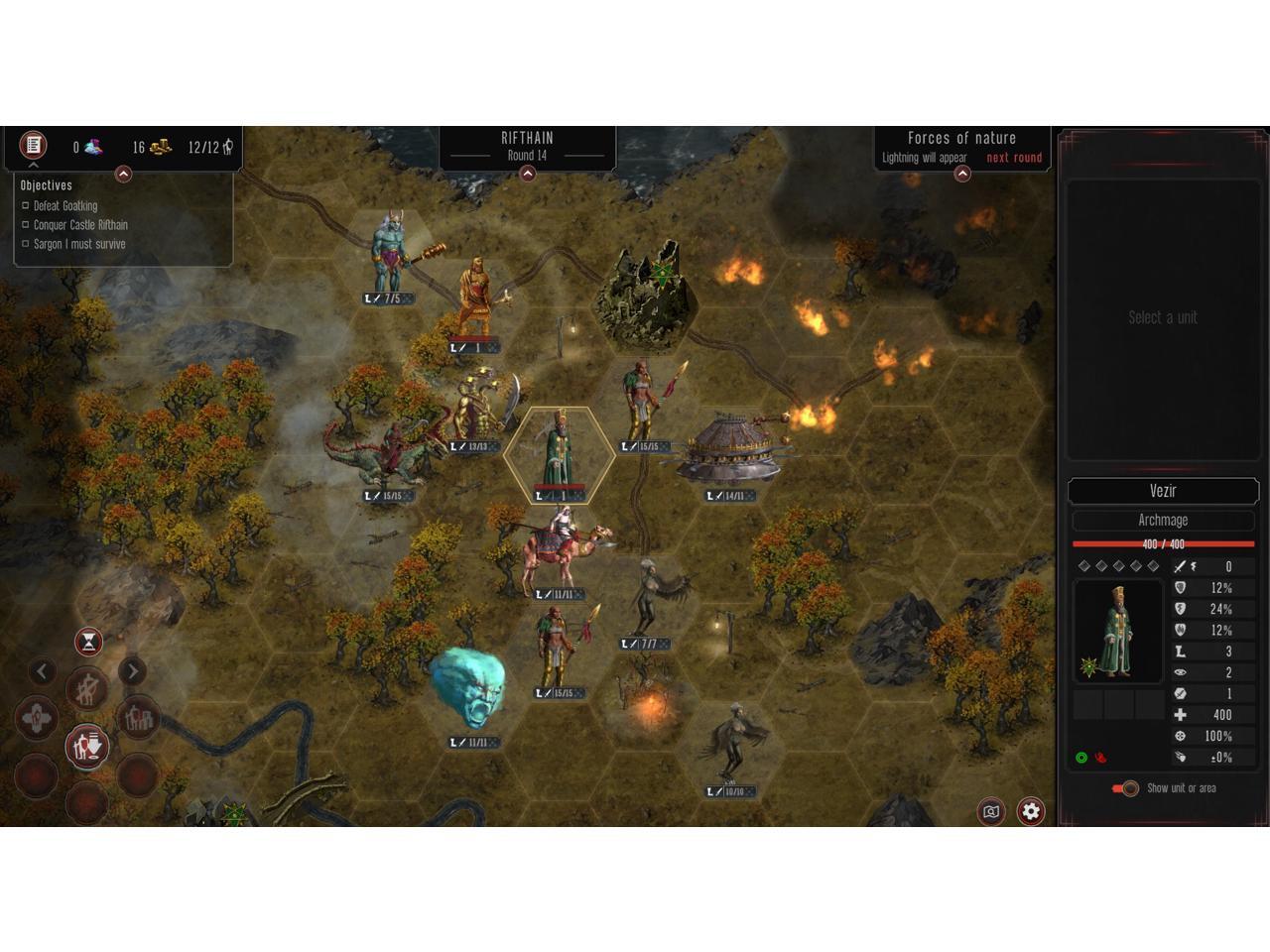
Task: End the turn with the hourglass button
Action: pos(88,642)
